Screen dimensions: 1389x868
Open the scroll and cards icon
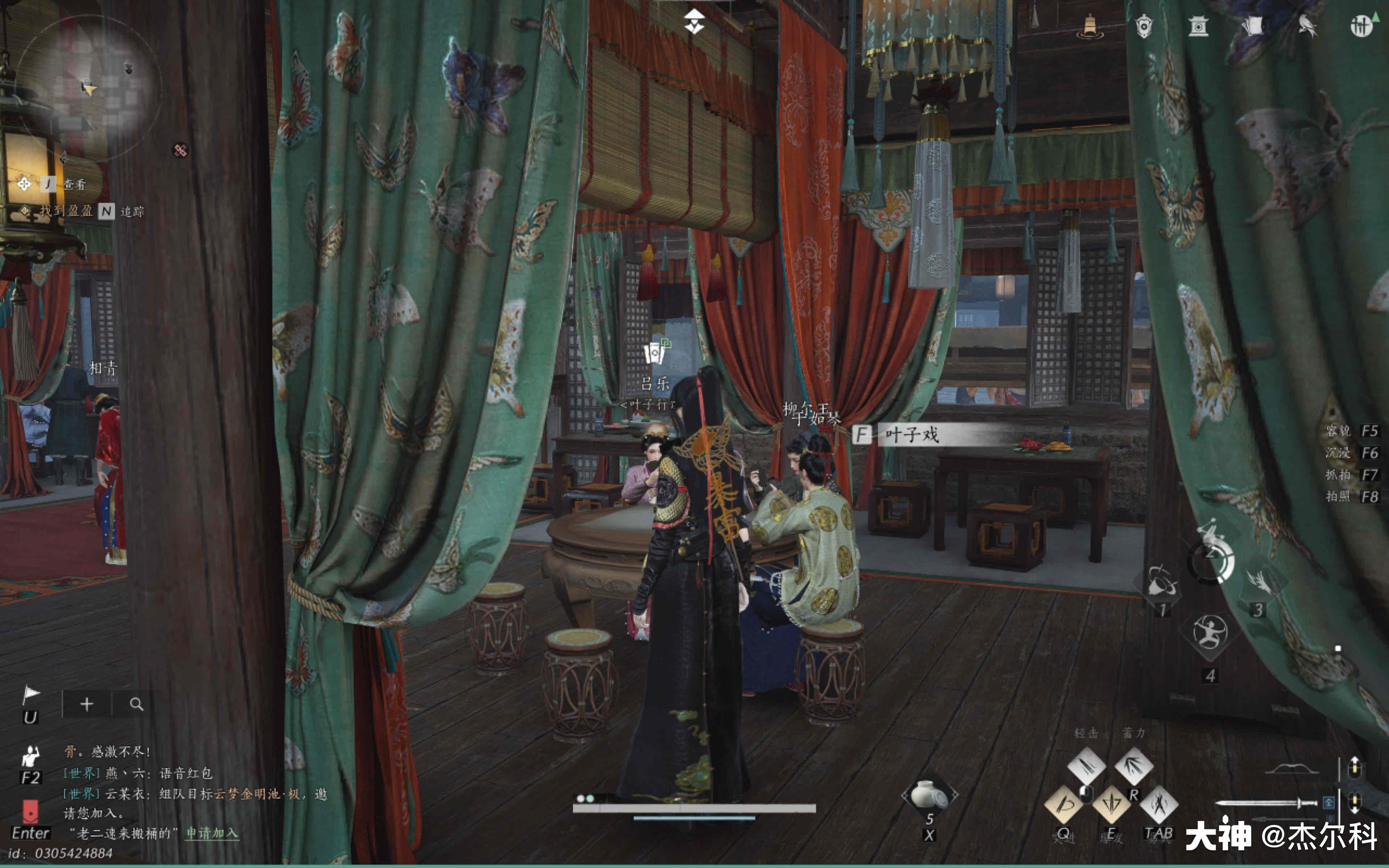1253,26
